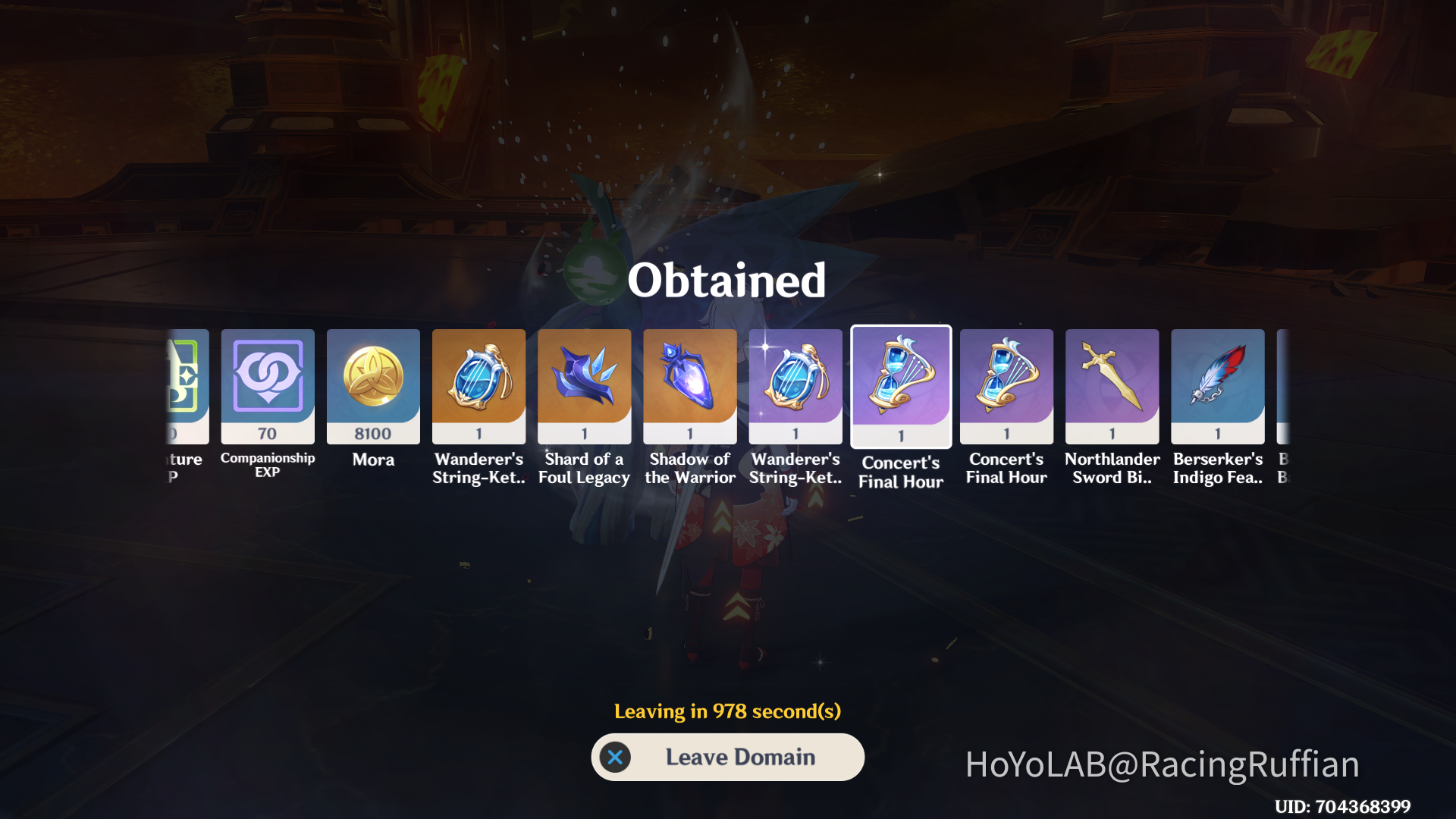Select the Northlander Sword Billet icon
This screenshot has height=819, width=1456.
[1112, 386]
